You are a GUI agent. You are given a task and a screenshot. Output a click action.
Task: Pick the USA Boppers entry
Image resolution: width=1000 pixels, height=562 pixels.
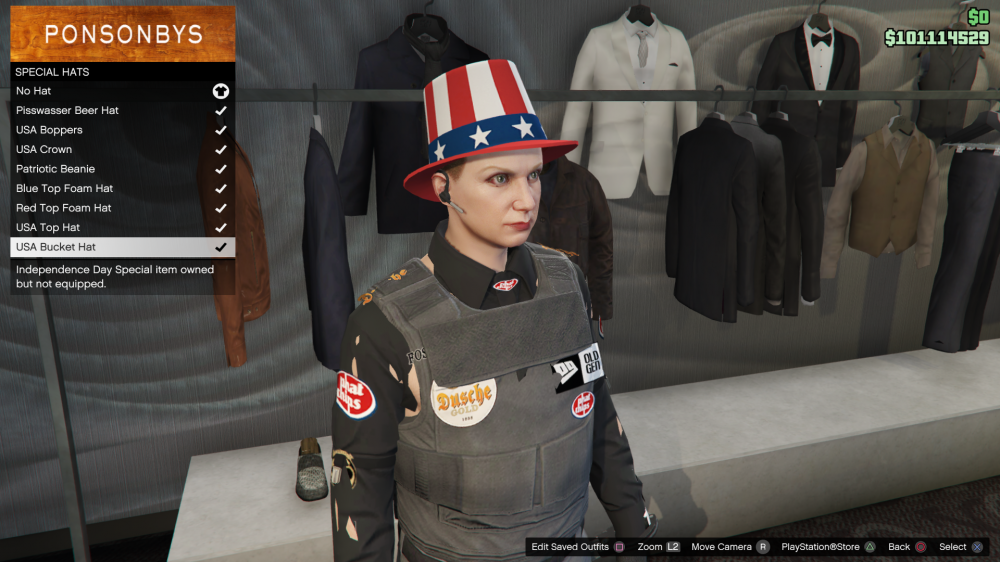click(x=122, y=130)
